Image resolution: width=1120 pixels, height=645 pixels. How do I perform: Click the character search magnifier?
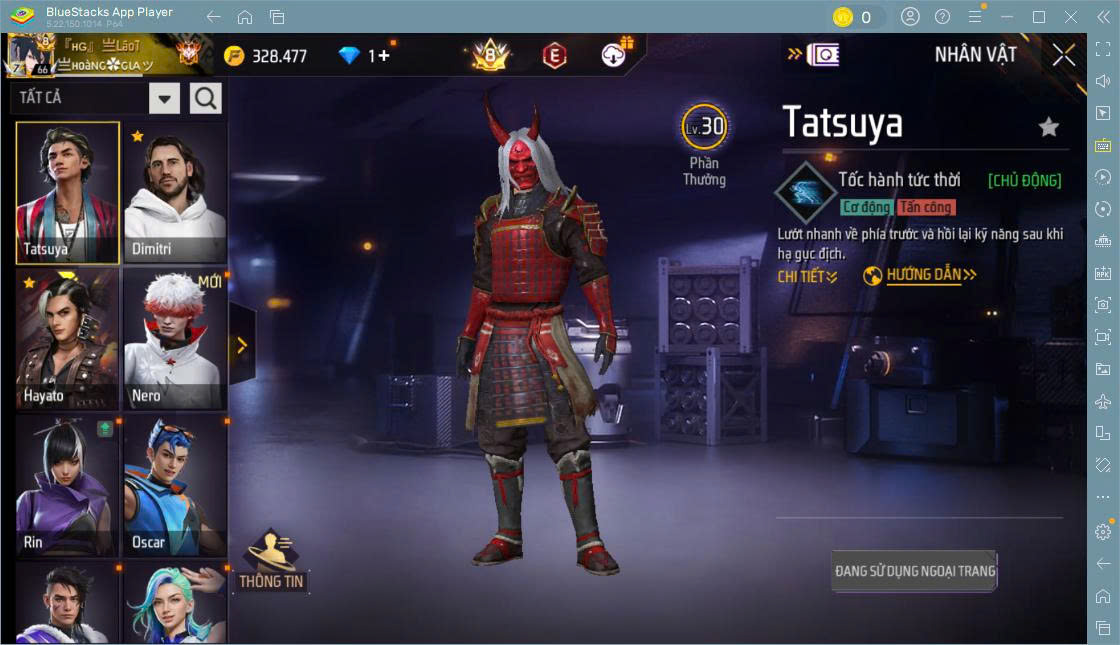click(206, 98)
